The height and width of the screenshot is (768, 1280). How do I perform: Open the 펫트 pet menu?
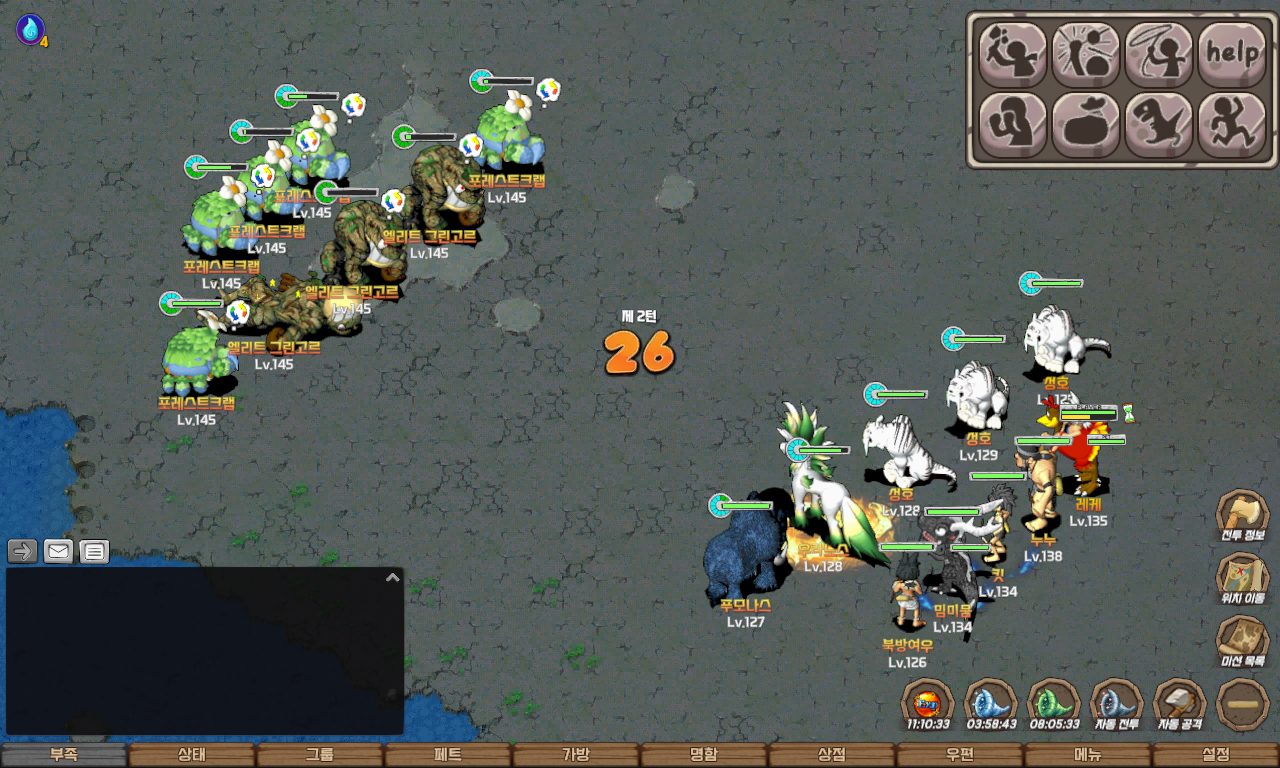click(448, 755)
